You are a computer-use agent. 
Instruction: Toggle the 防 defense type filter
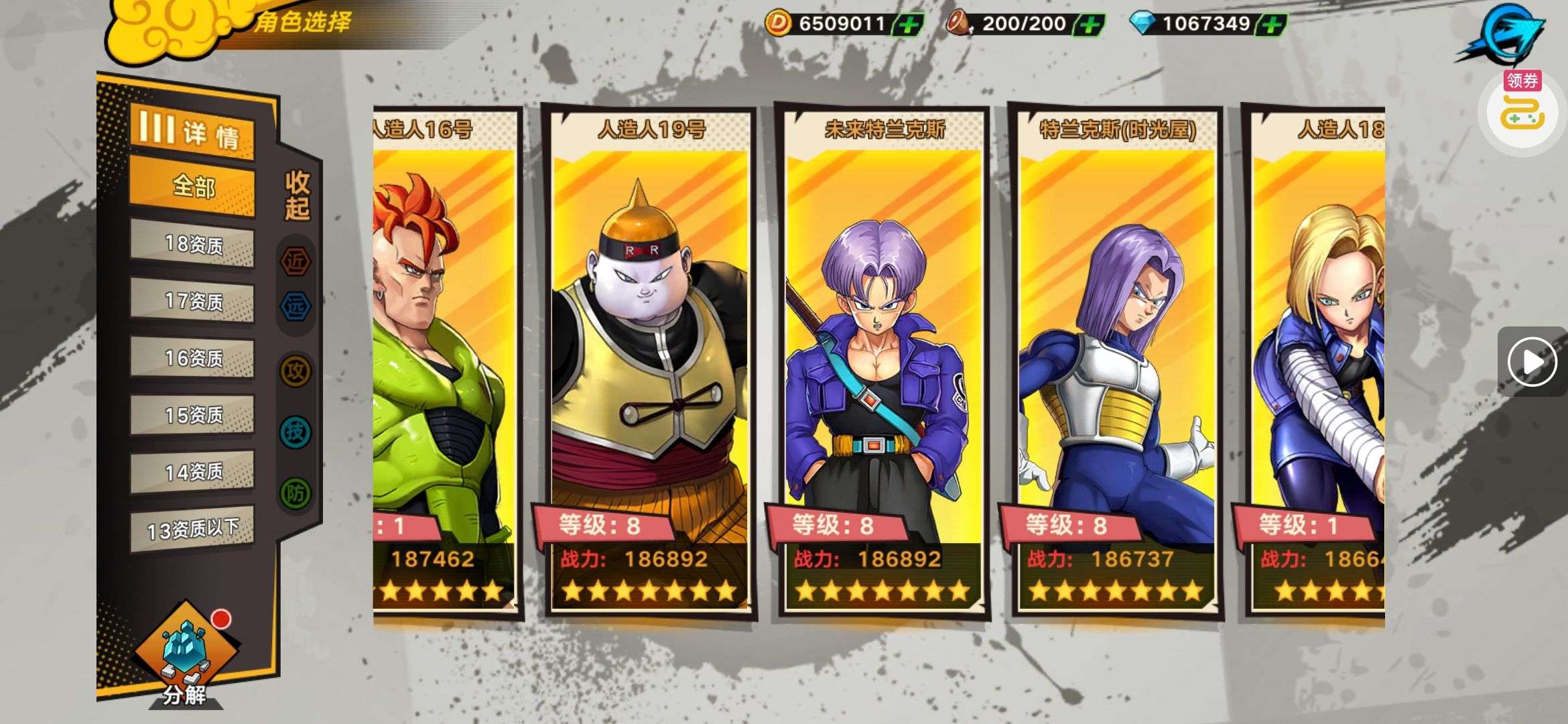pos(296,493)
